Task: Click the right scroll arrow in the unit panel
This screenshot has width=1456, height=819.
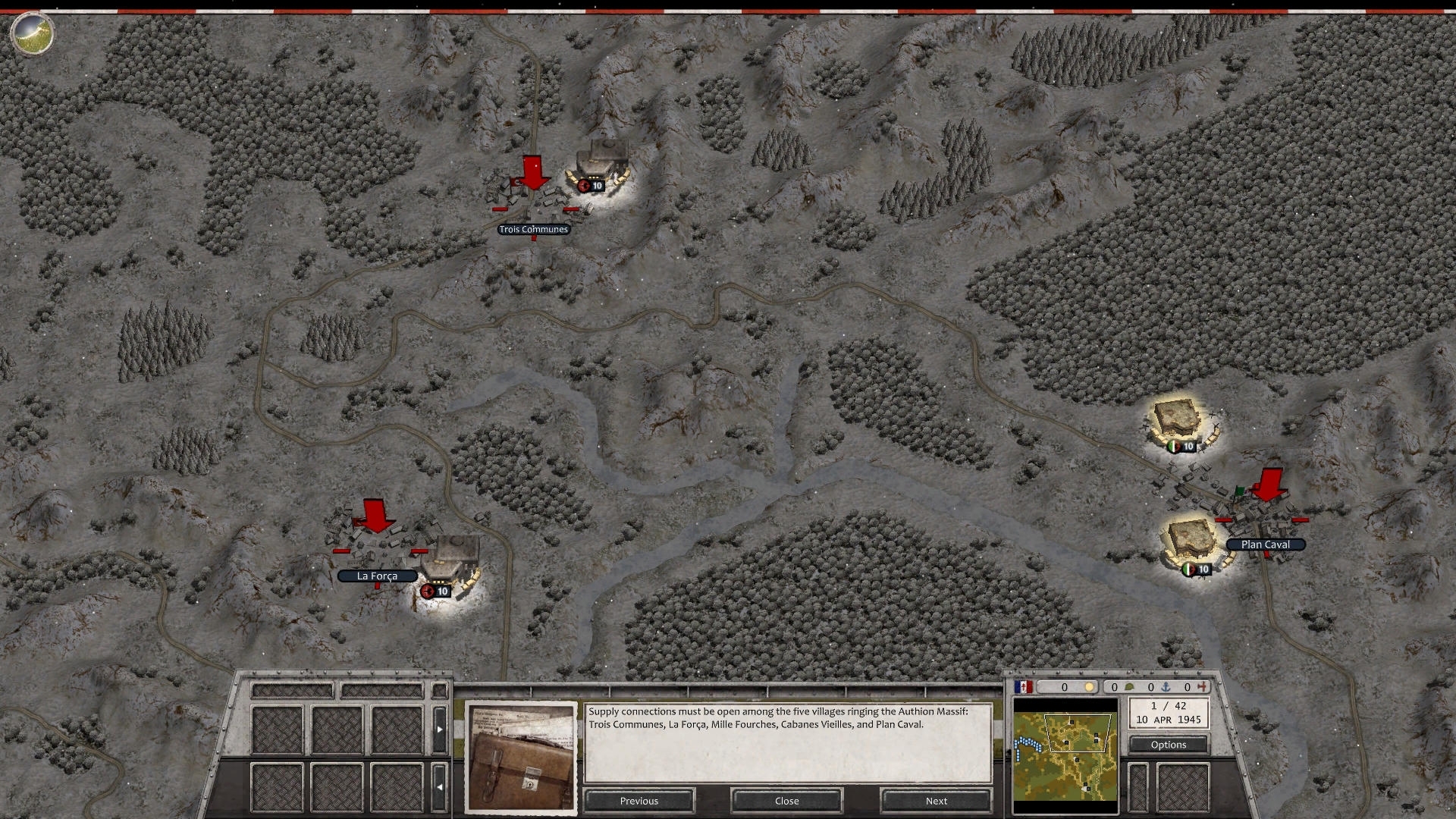Action: coord(439,728)
